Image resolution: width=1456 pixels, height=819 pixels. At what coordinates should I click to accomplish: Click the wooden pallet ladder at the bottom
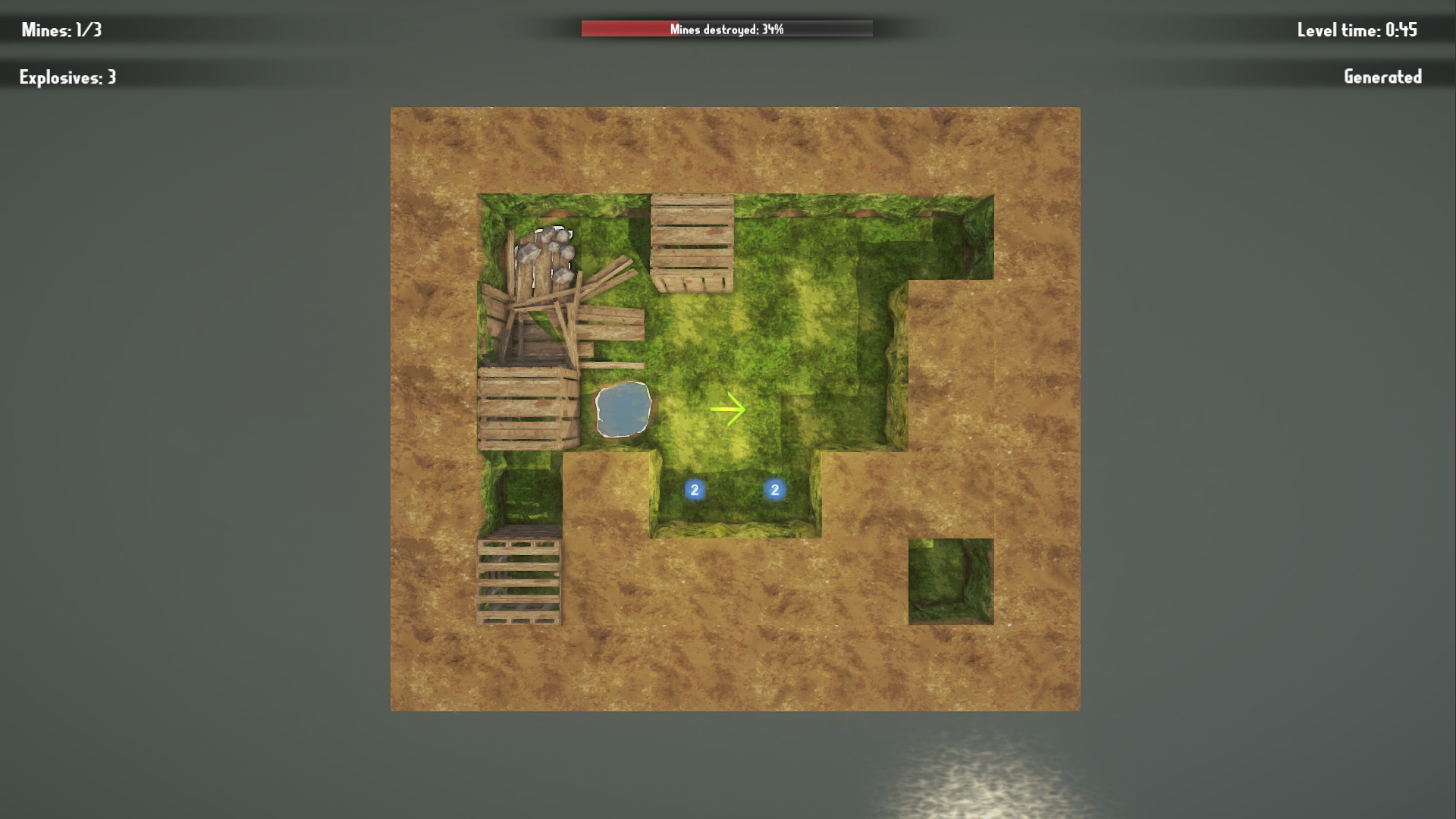click(518, 584)
